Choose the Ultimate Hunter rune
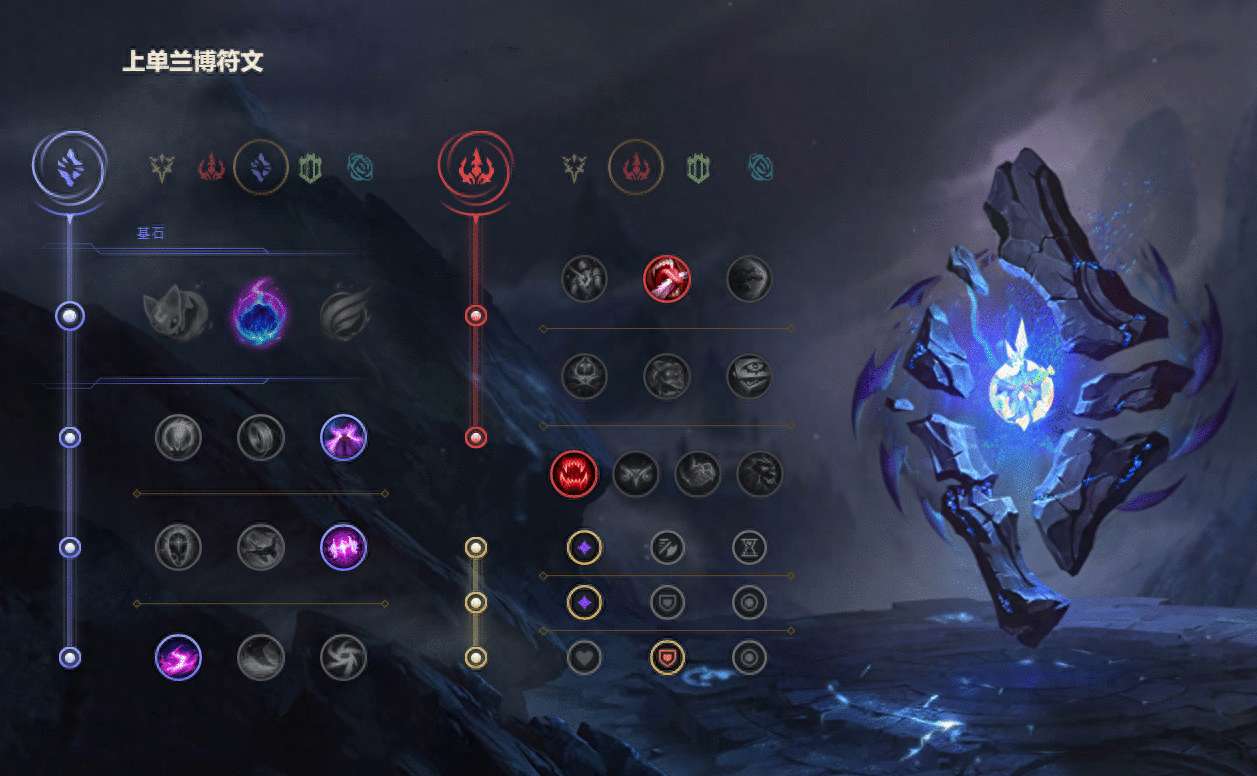 (x=760, y=474)
